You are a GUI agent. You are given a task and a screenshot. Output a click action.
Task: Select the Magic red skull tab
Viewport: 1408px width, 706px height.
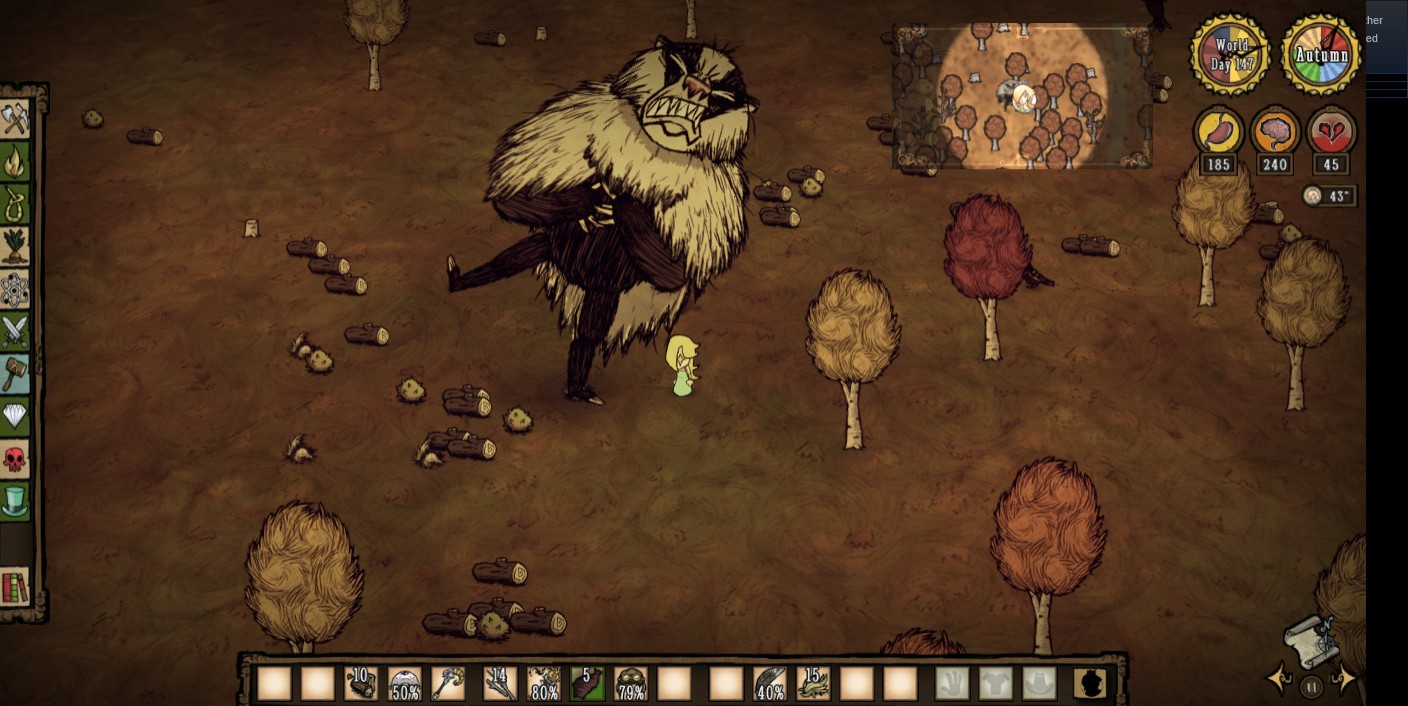coord(15,459)
